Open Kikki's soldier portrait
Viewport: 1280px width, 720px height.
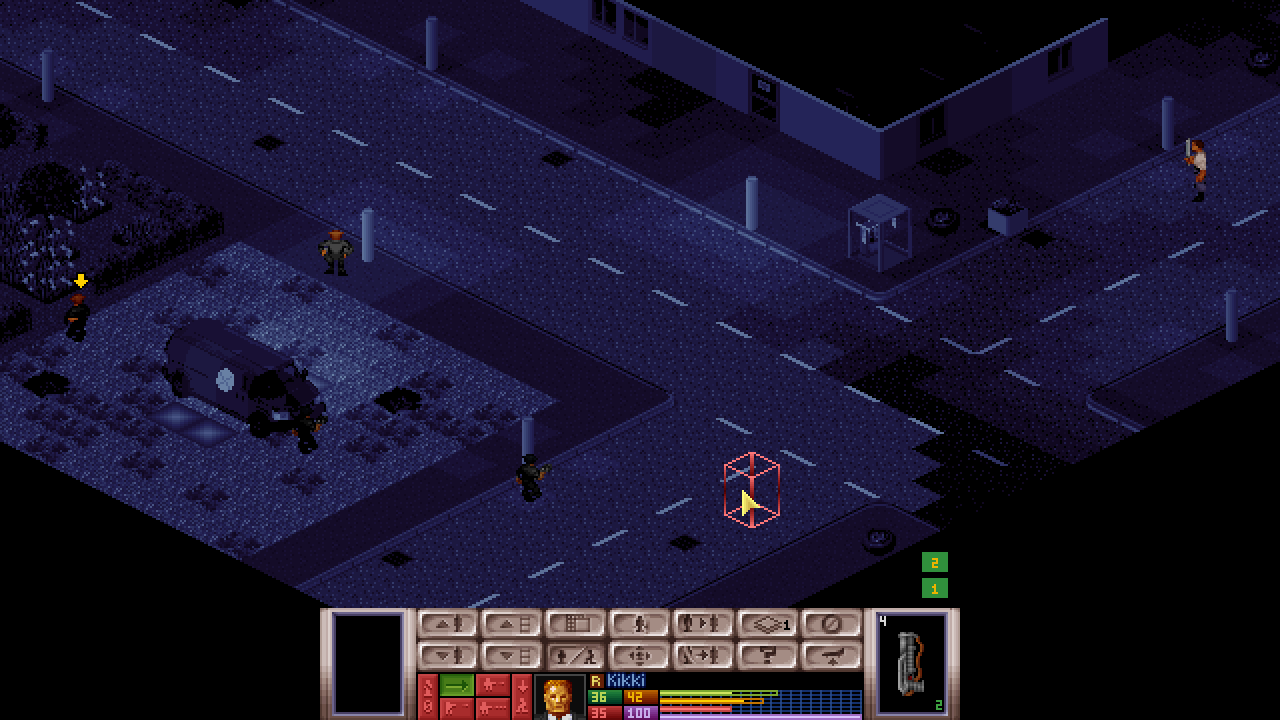coord(560,697)
